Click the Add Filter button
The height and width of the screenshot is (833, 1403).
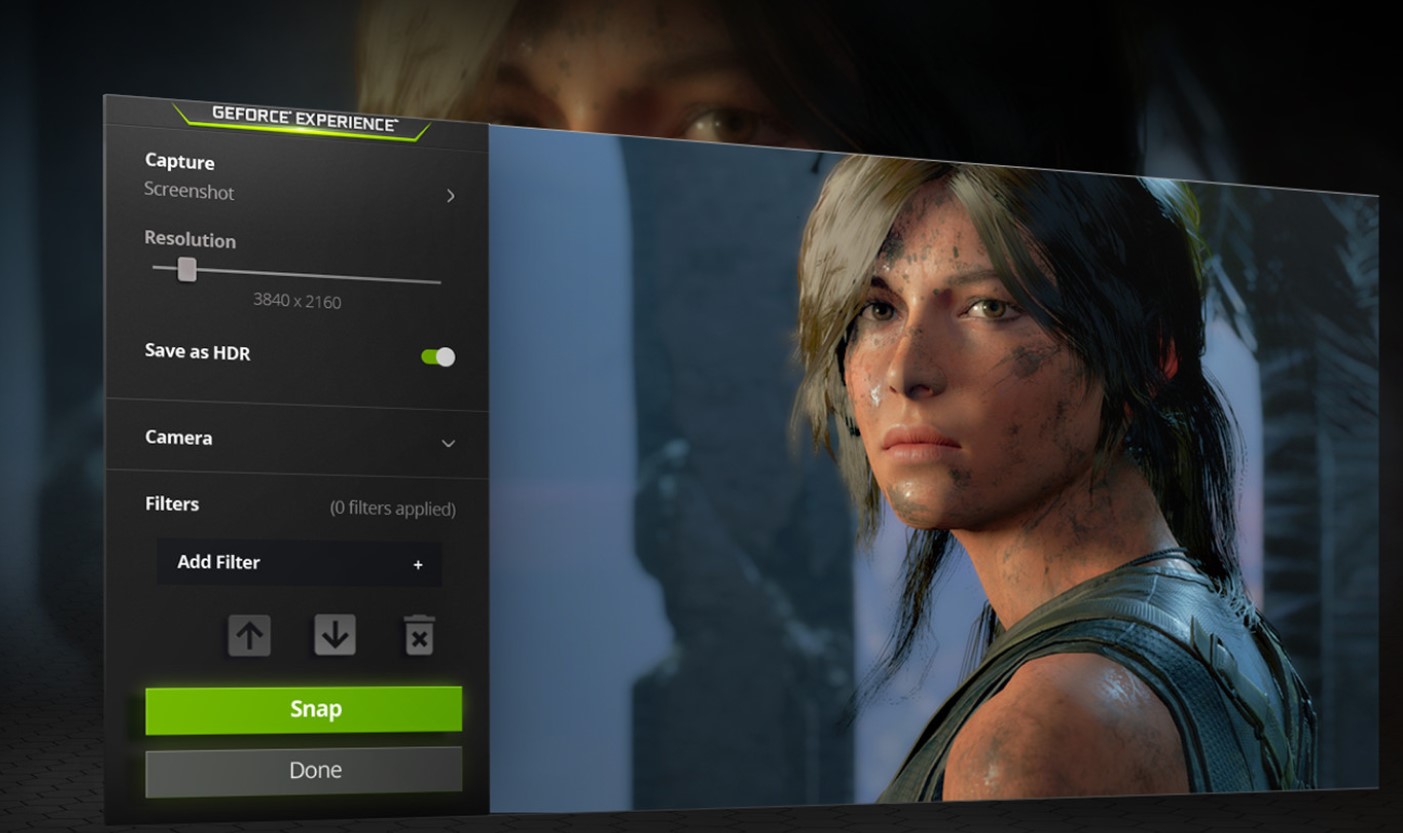(x=299, y=563)
